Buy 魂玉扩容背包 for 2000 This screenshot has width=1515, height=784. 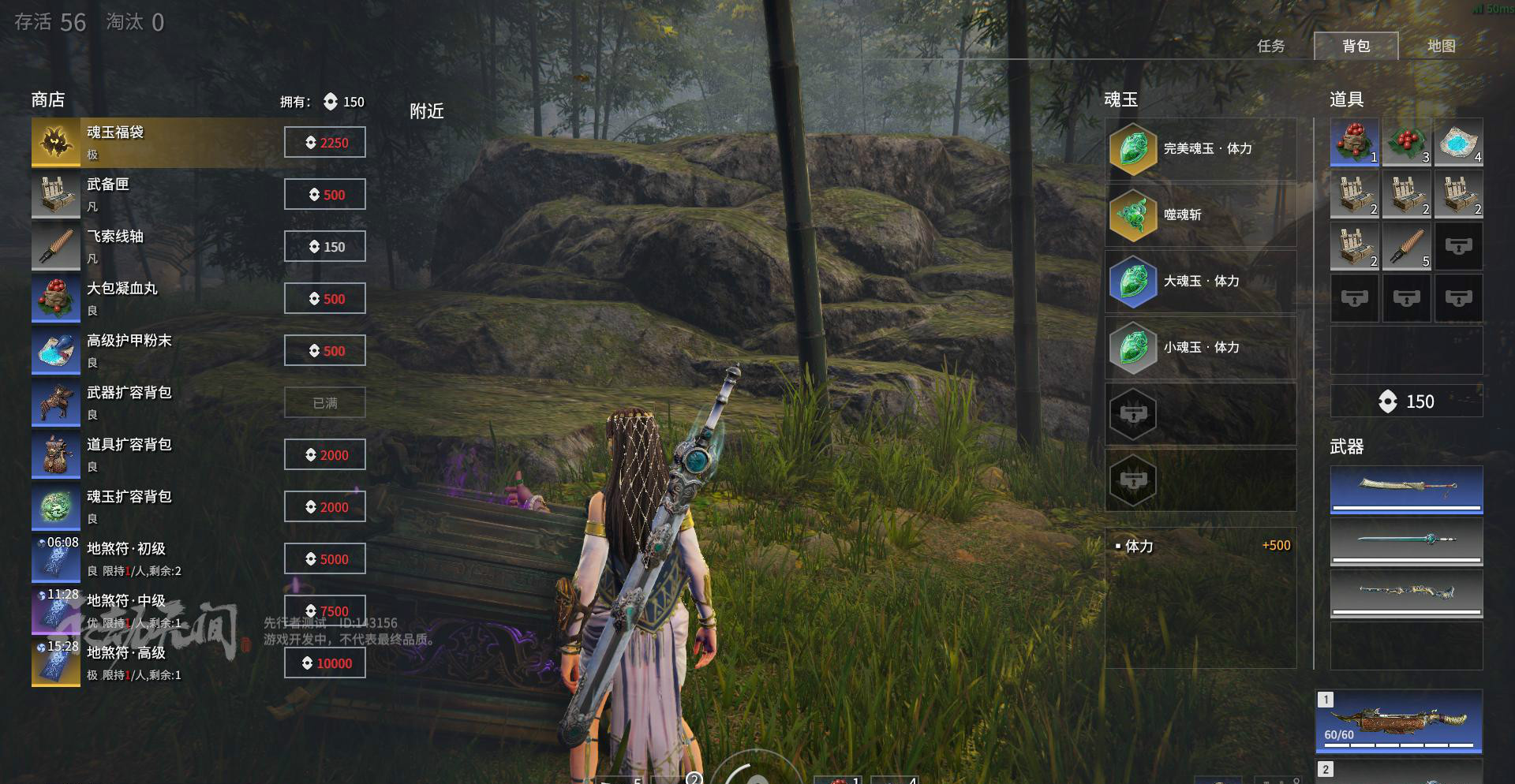(x=325, y=507)
